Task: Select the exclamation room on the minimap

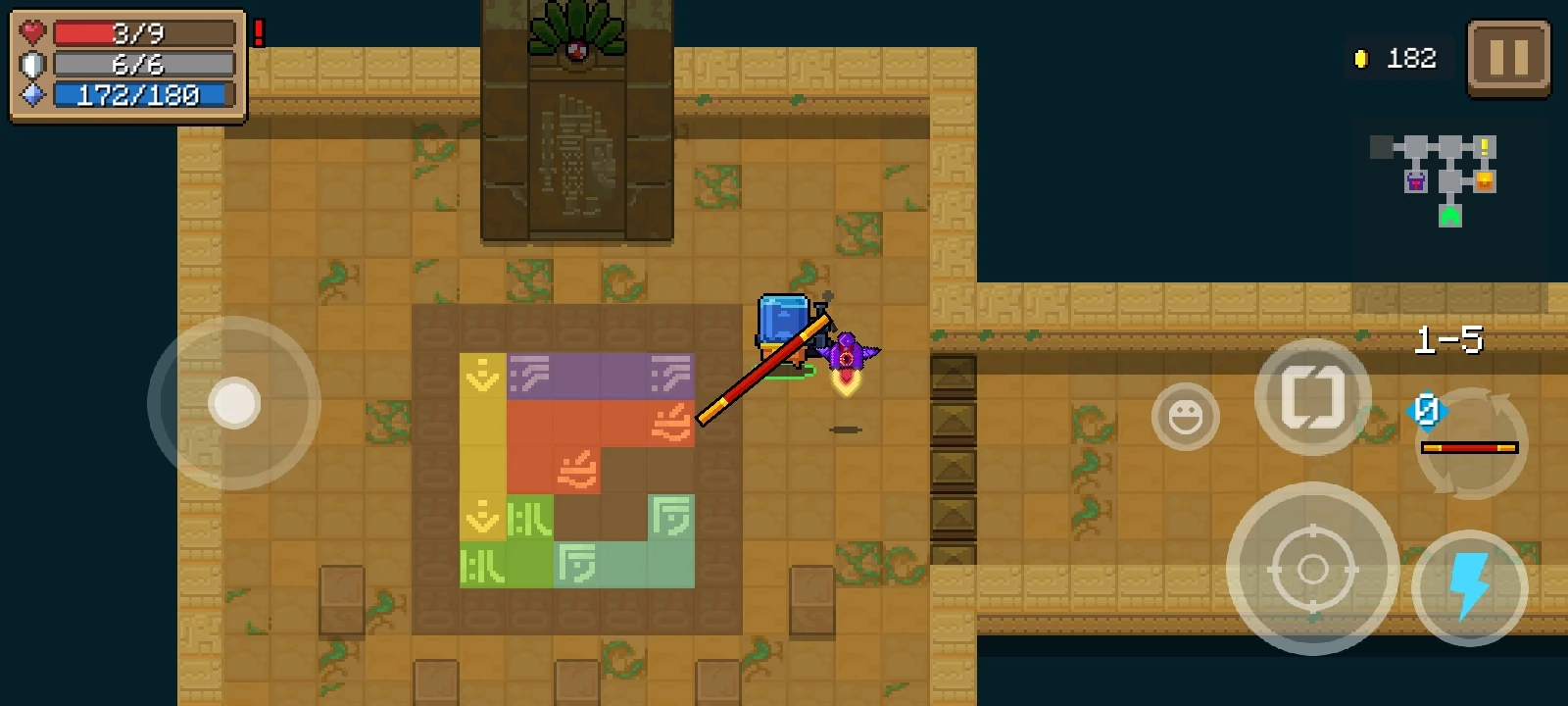Action: [x=1485, y=147]
